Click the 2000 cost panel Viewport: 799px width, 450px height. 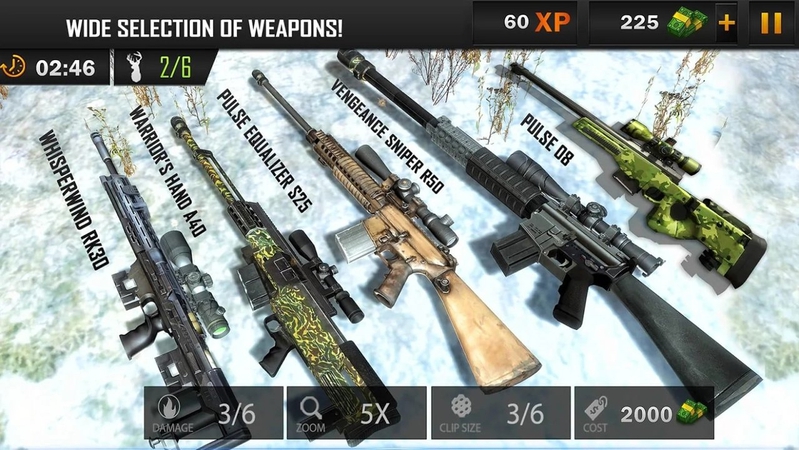click(643, 414)
